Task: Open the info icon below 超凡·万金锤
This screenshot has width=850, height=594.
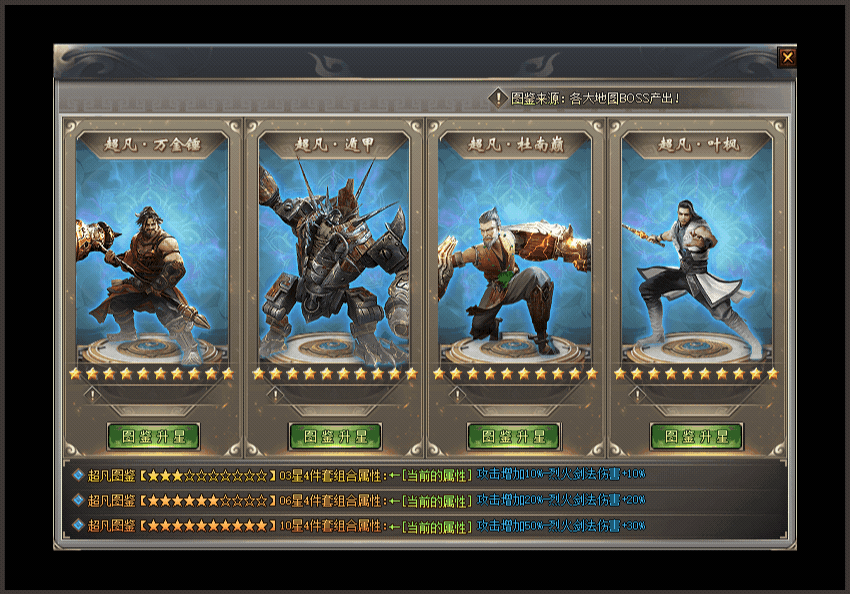Action: click(x=92, y=395)
